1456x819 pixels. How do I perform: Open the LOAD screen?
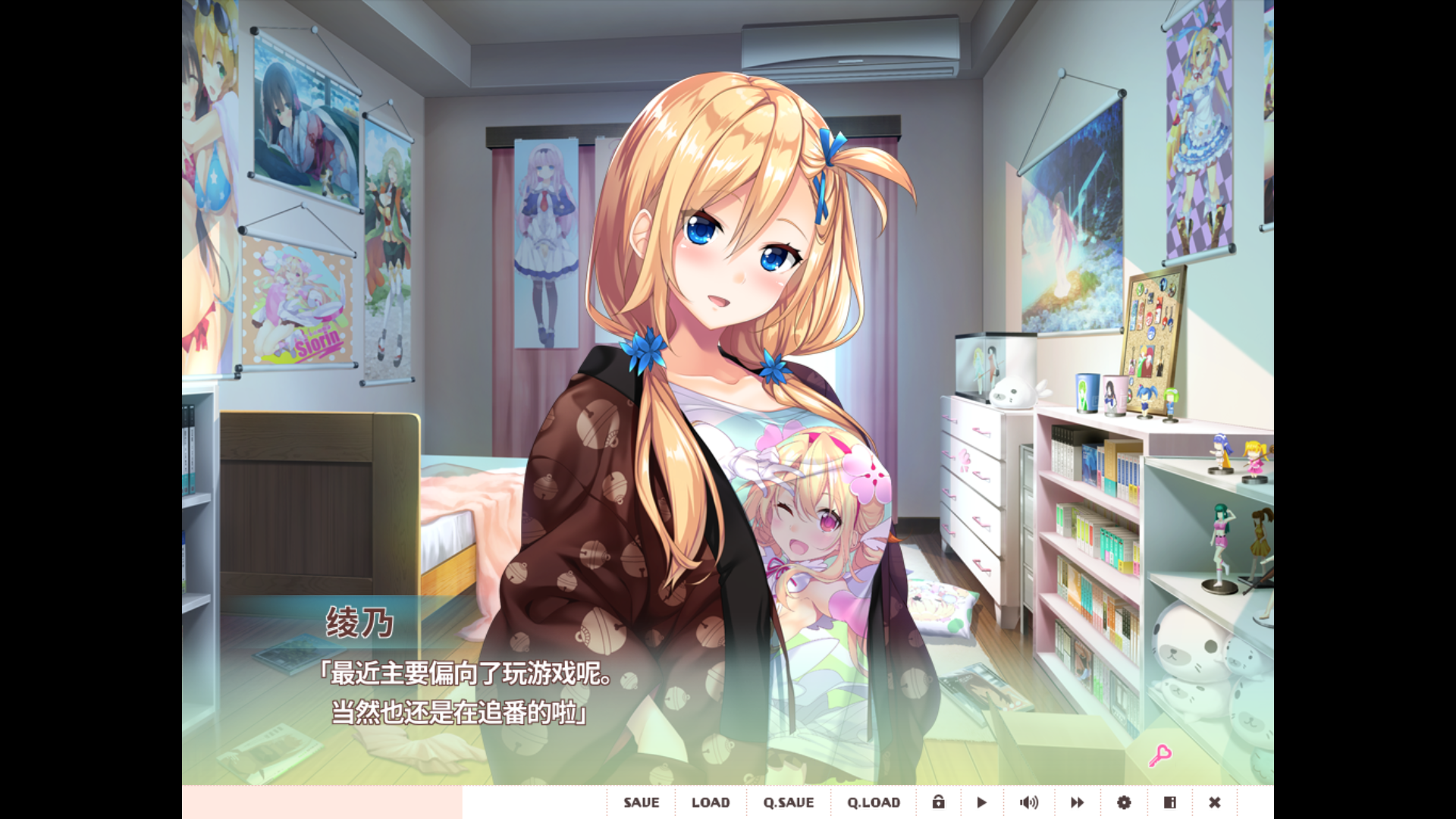click(710, 802)
